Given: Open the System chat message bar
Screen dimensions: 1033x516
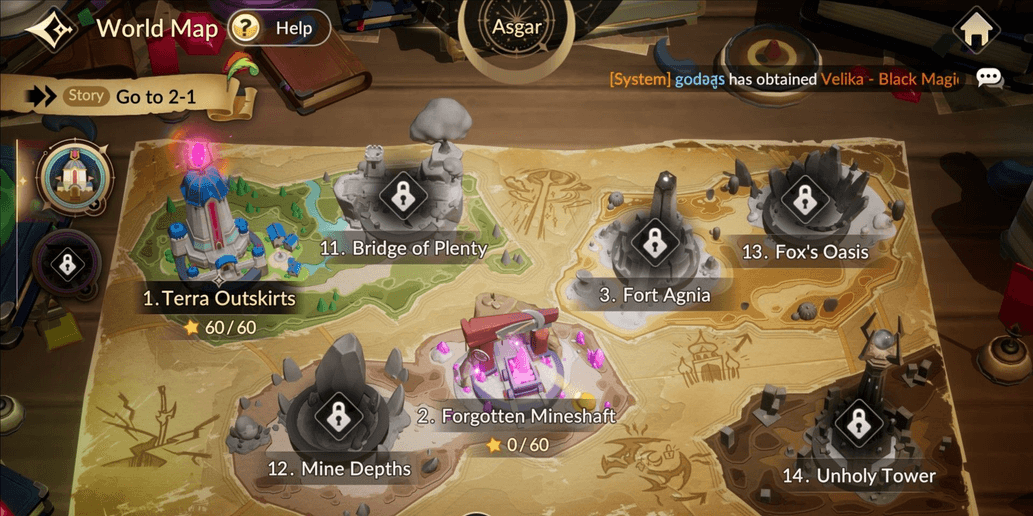Looking at the screenshot, I should [783, 79].
